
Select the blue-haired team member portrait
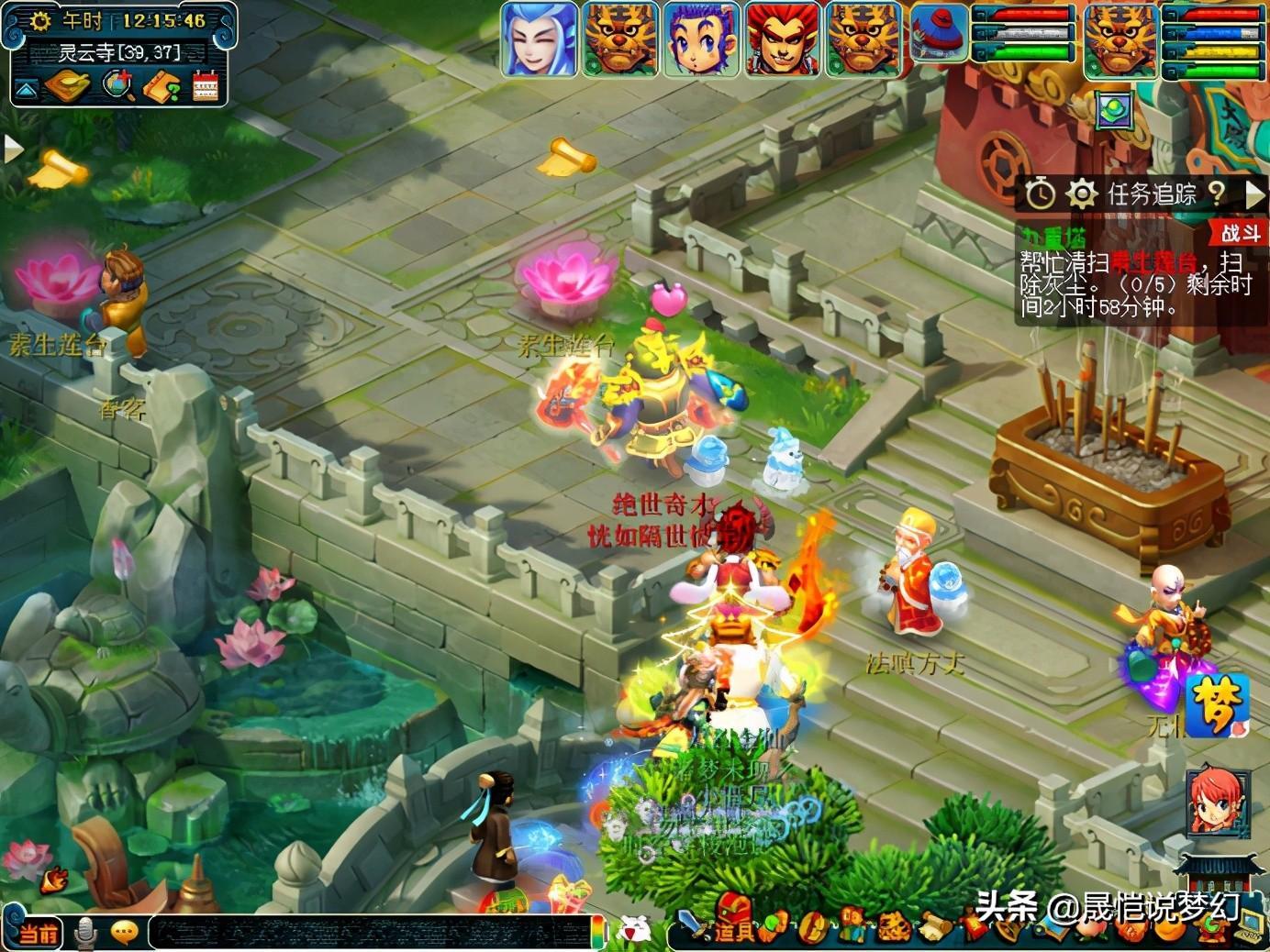(539, 39)
